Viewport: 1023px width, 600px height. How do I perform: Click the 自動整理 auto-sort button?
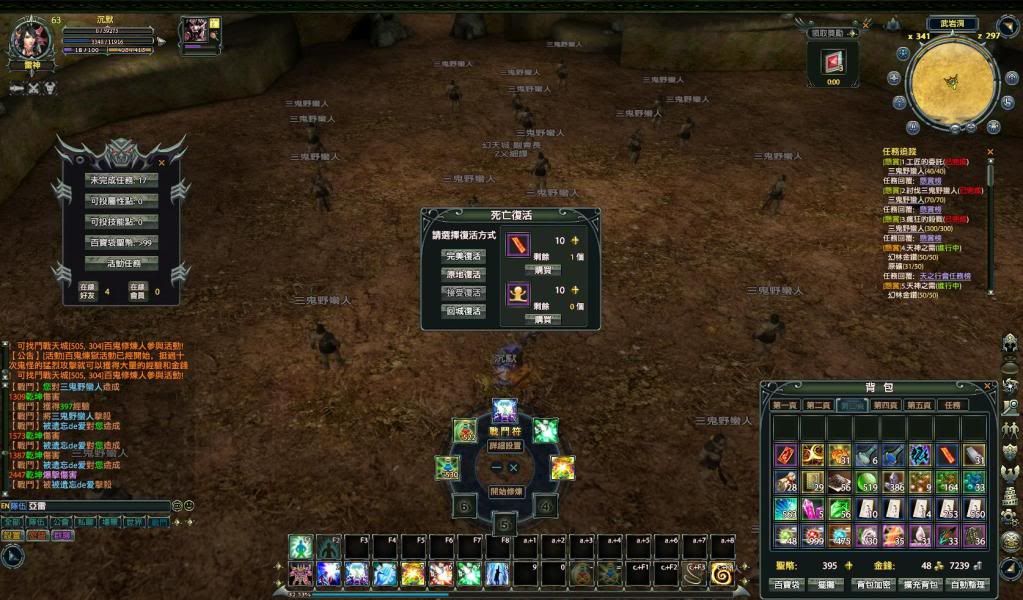click(969, 584)
